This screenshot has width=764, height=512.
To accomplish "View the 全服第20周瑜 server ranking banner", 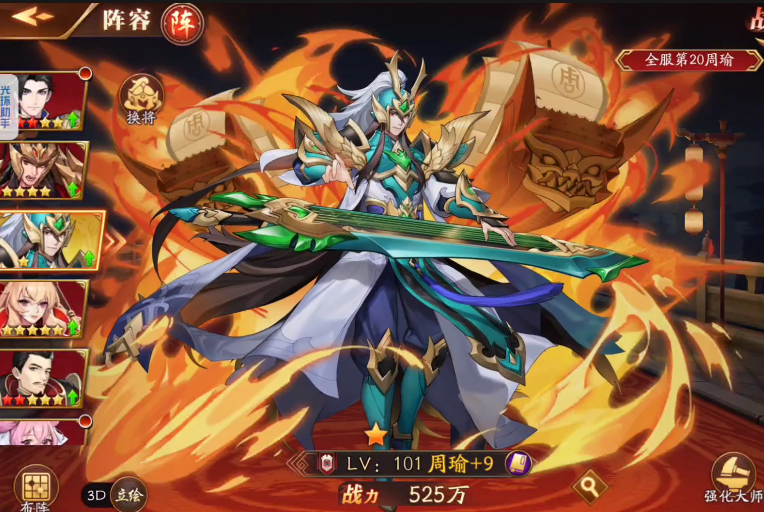I will (x=689, y=60).
